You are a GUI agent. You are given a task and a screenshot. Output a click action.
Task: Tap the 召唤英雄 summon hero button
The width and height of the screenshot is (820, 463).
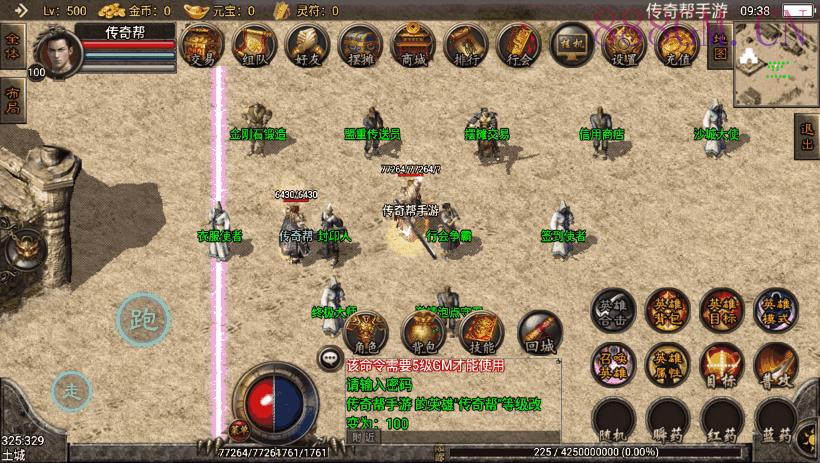click(x=613, y=365)
